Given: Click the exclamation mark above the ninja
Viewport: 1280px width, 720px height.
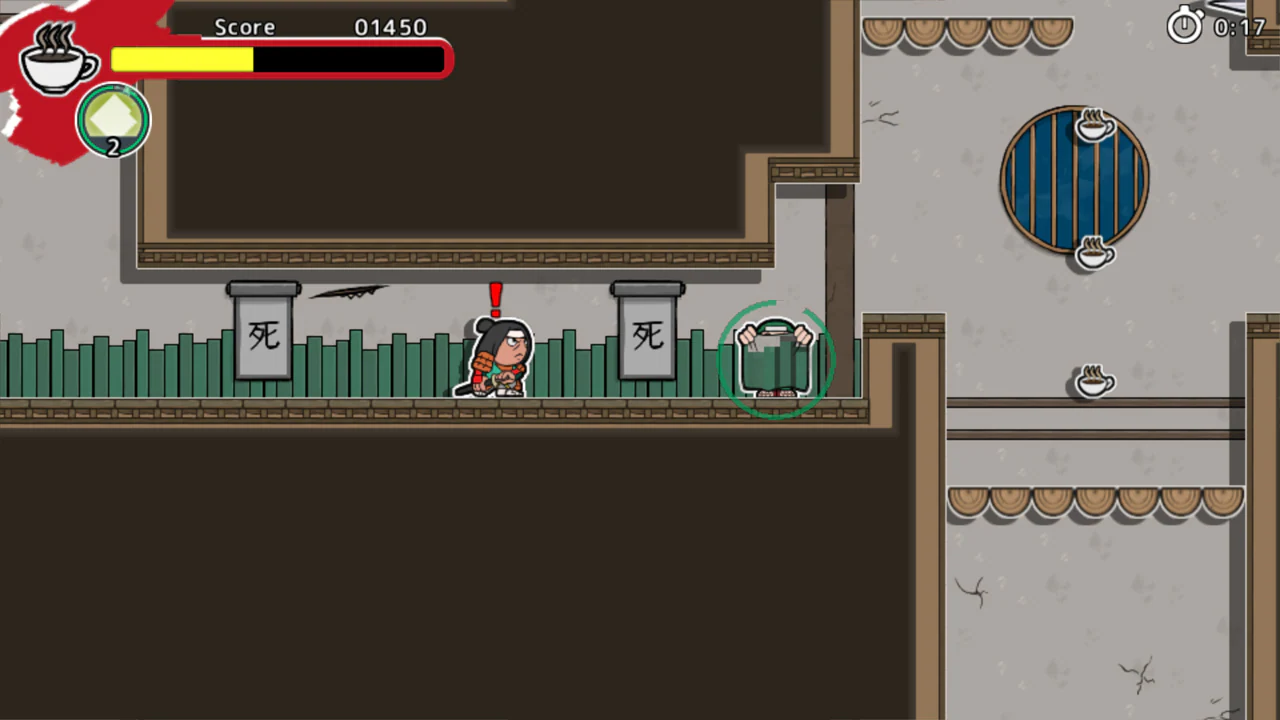Looking at the screenshot, I should coord(495,298).
